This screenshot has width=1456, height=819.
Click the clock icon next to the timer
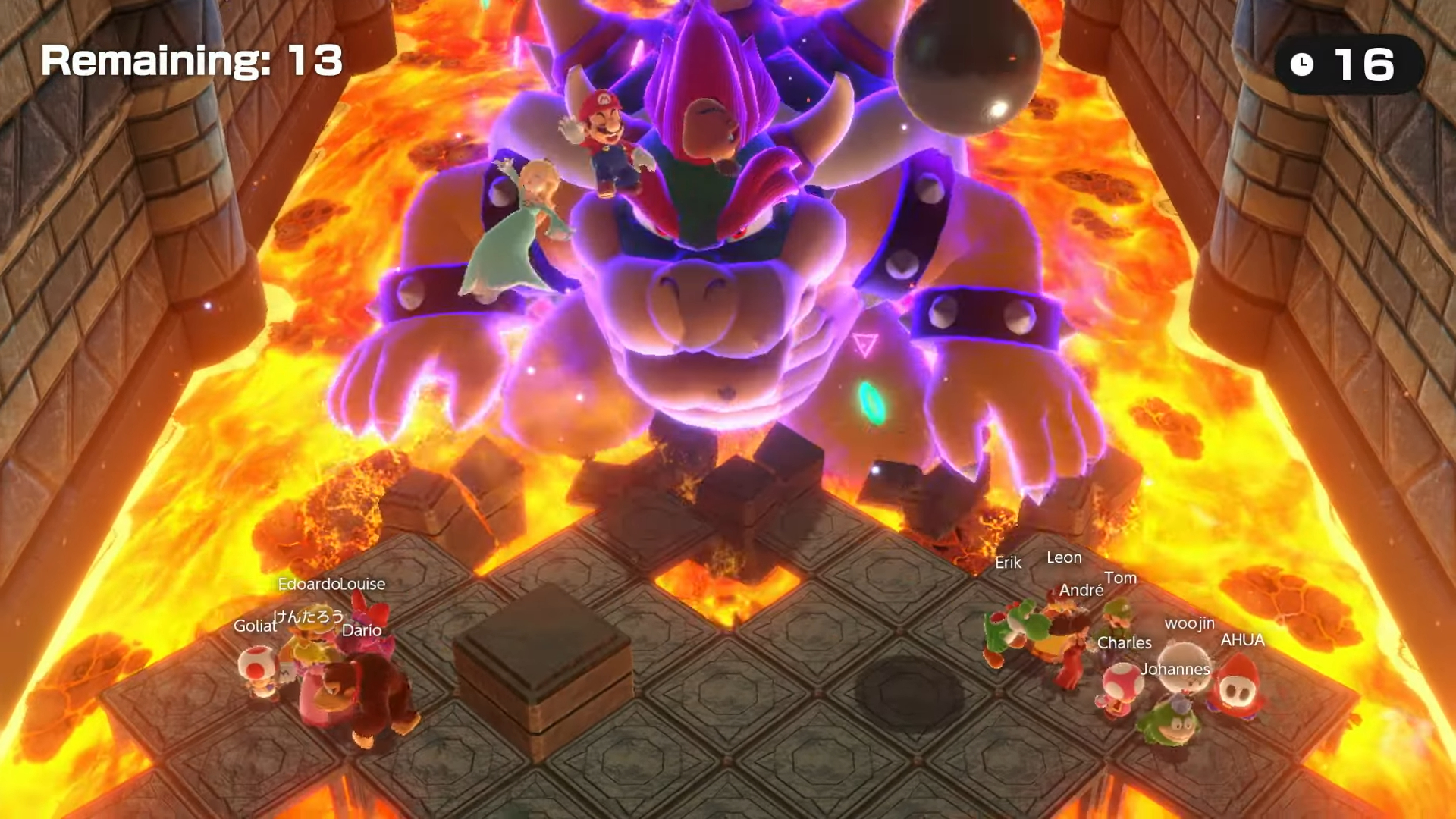coord(1301,64)
